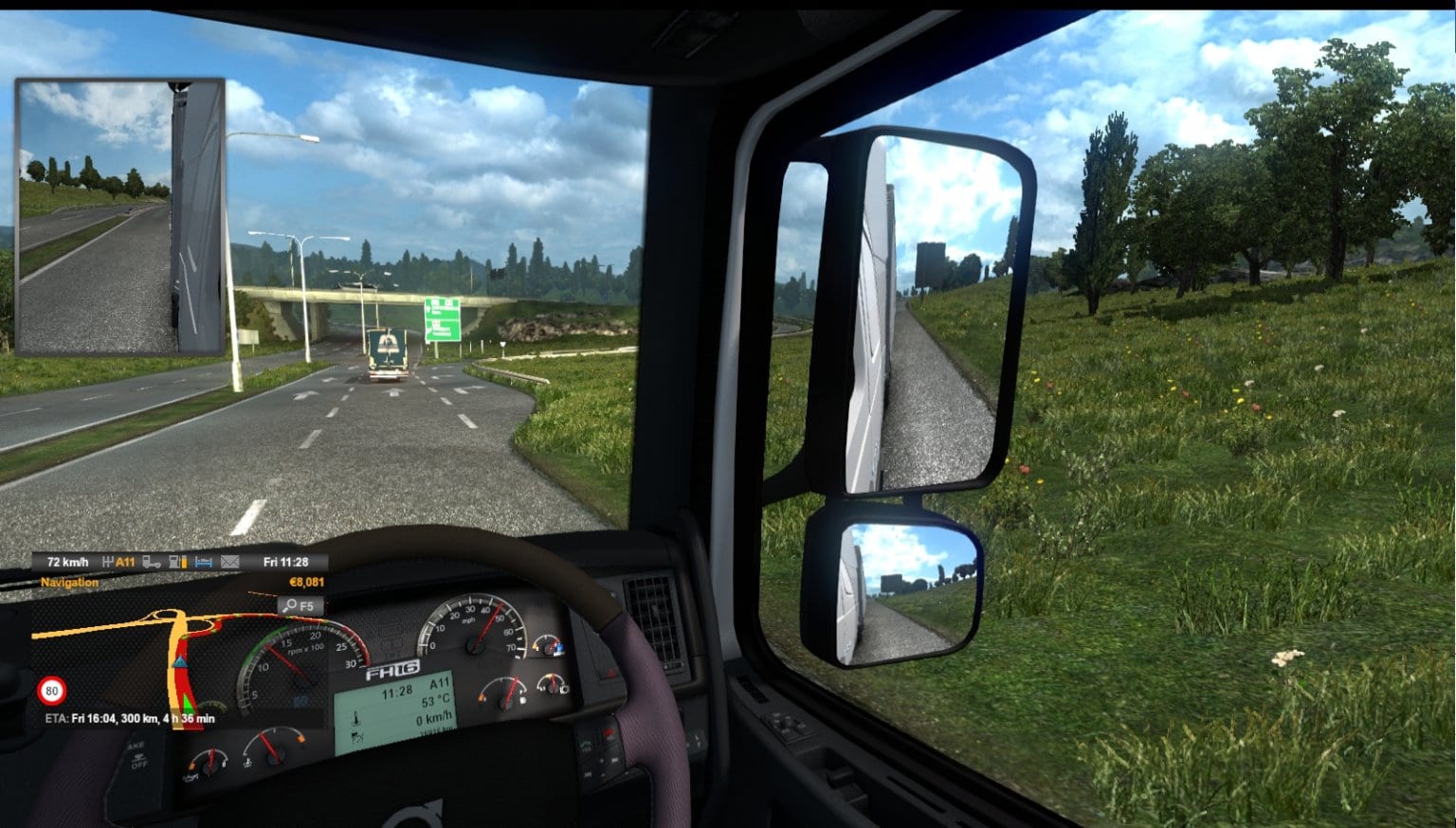Select the A11 route icon on the route advisor
Screen dimensions: 1456x828
pos(125,562)
